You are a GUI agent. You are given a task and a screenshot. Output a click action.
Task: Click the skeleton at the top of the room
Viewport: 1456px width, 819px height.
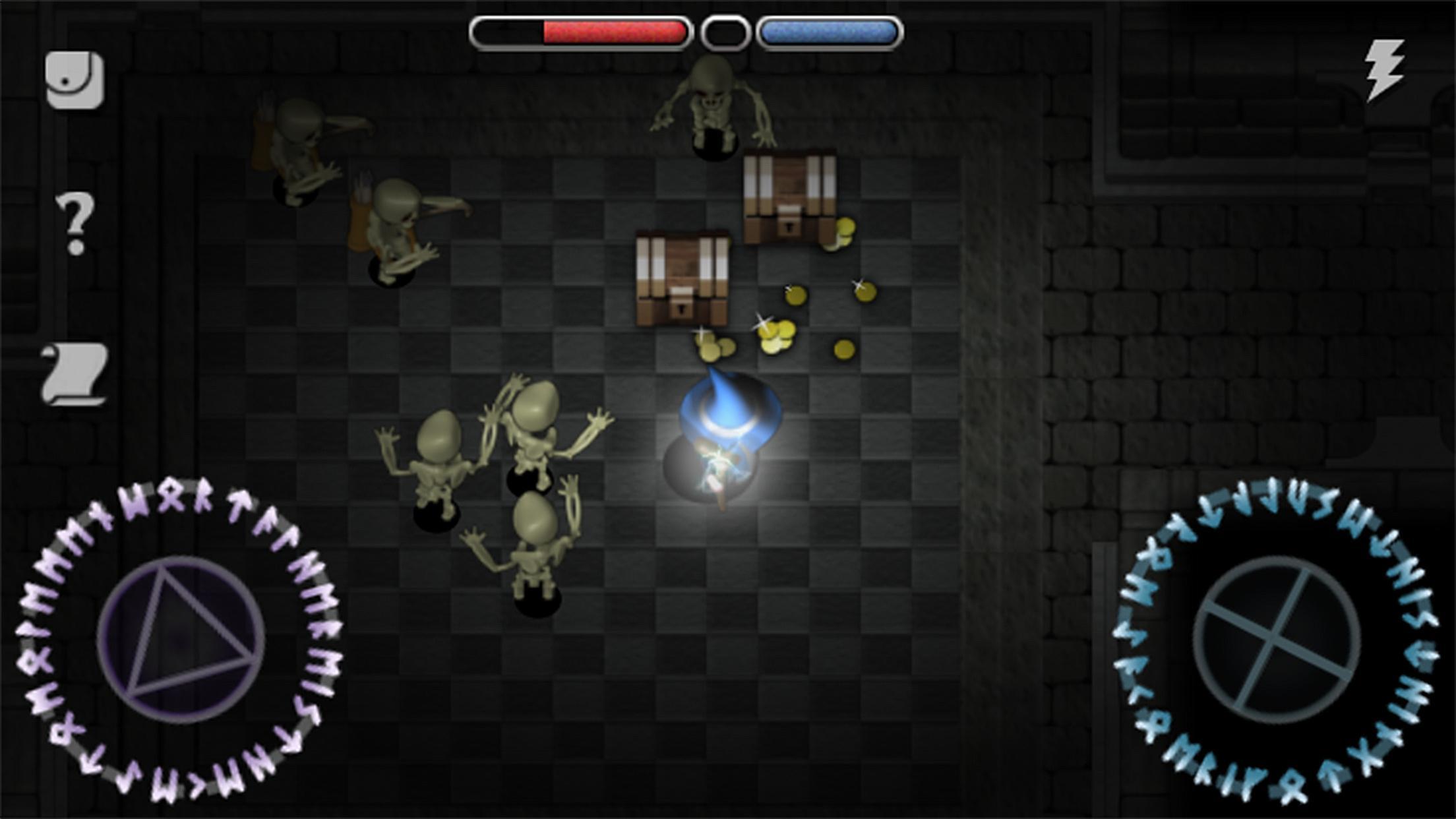click(712, 99)
